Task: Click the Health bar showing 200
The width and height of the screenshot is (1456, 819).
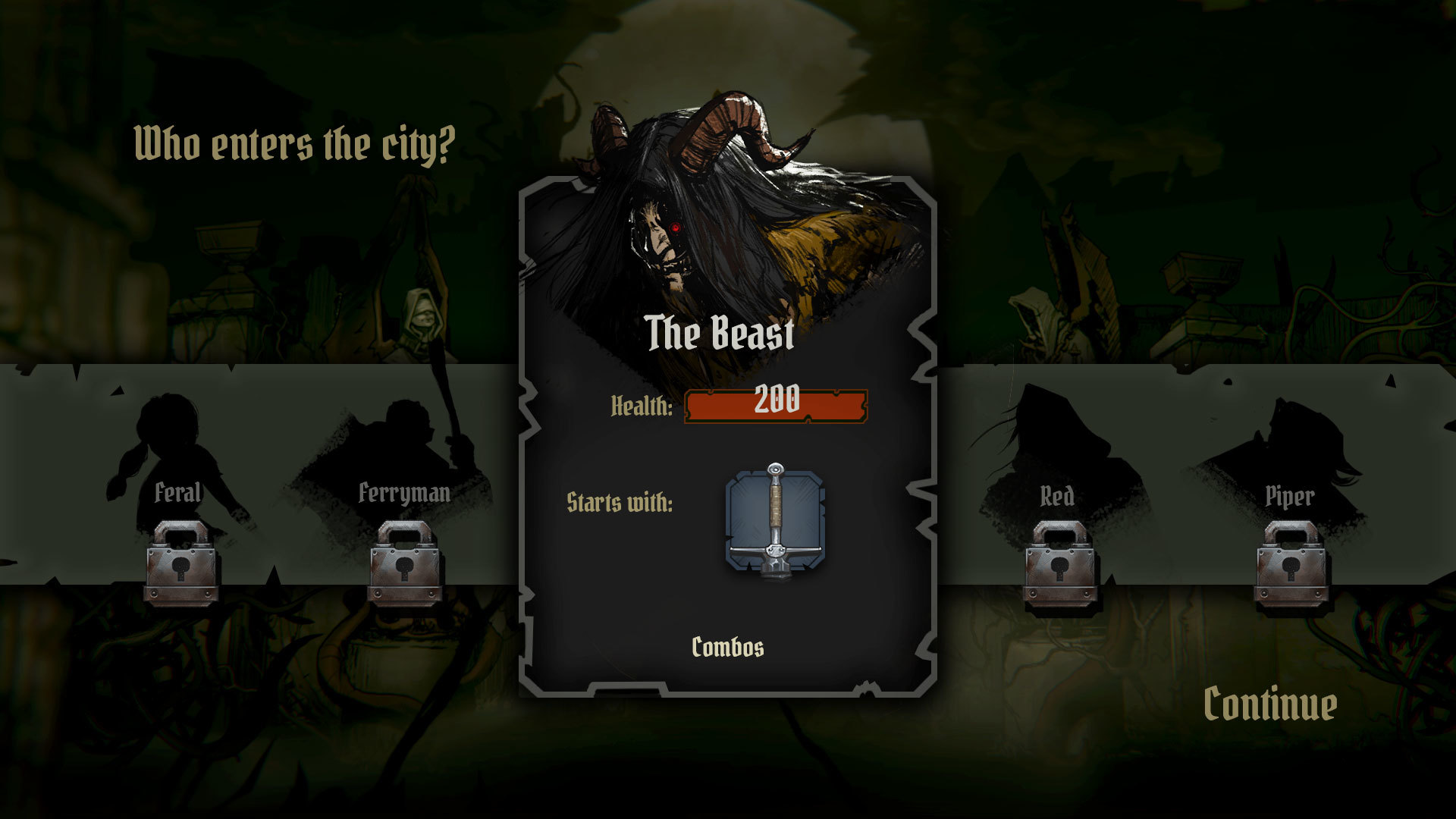Action: click(x=777, y=405)
